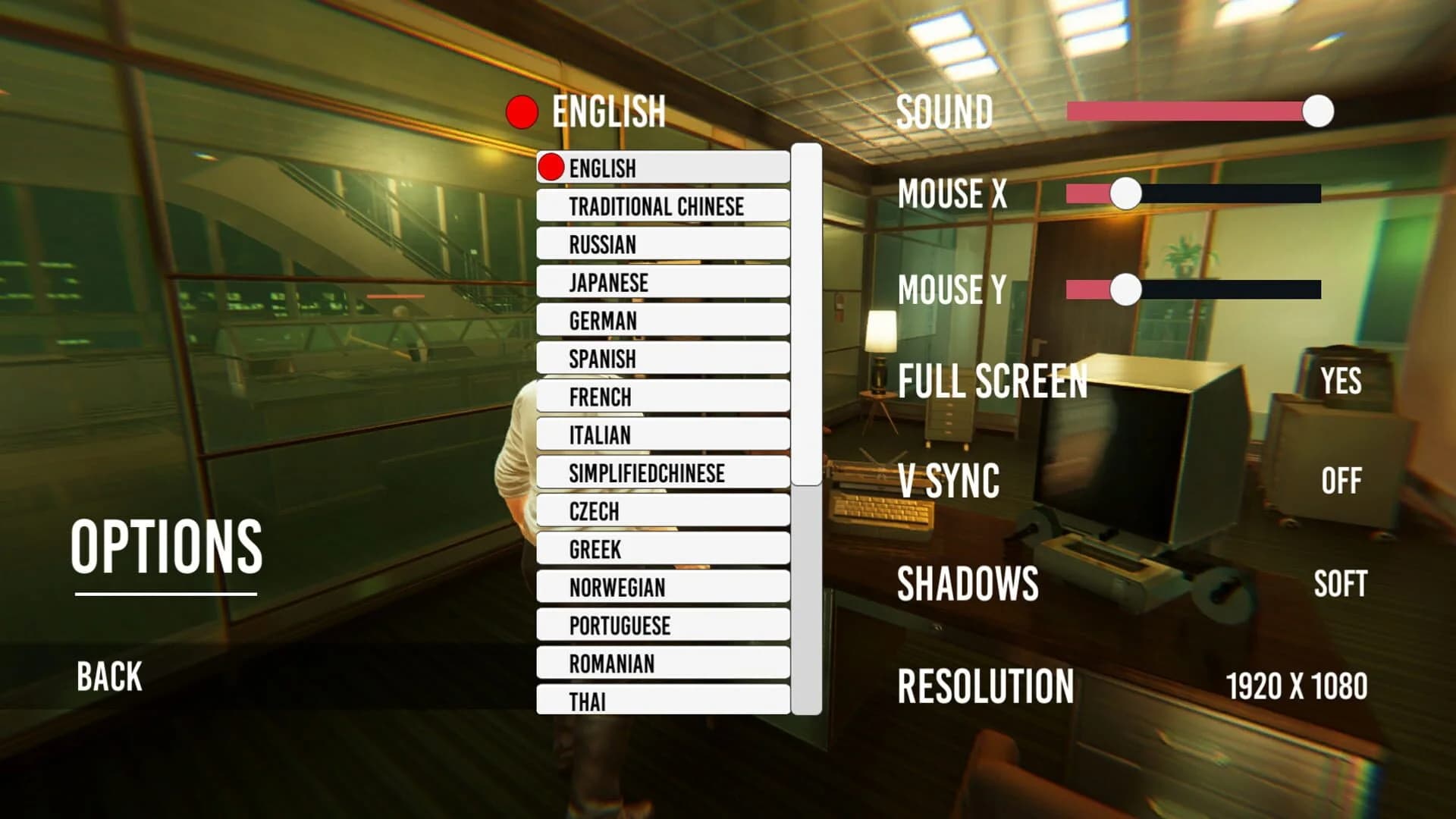
Task: Select Norwegian from the language options
Action: 662,587
